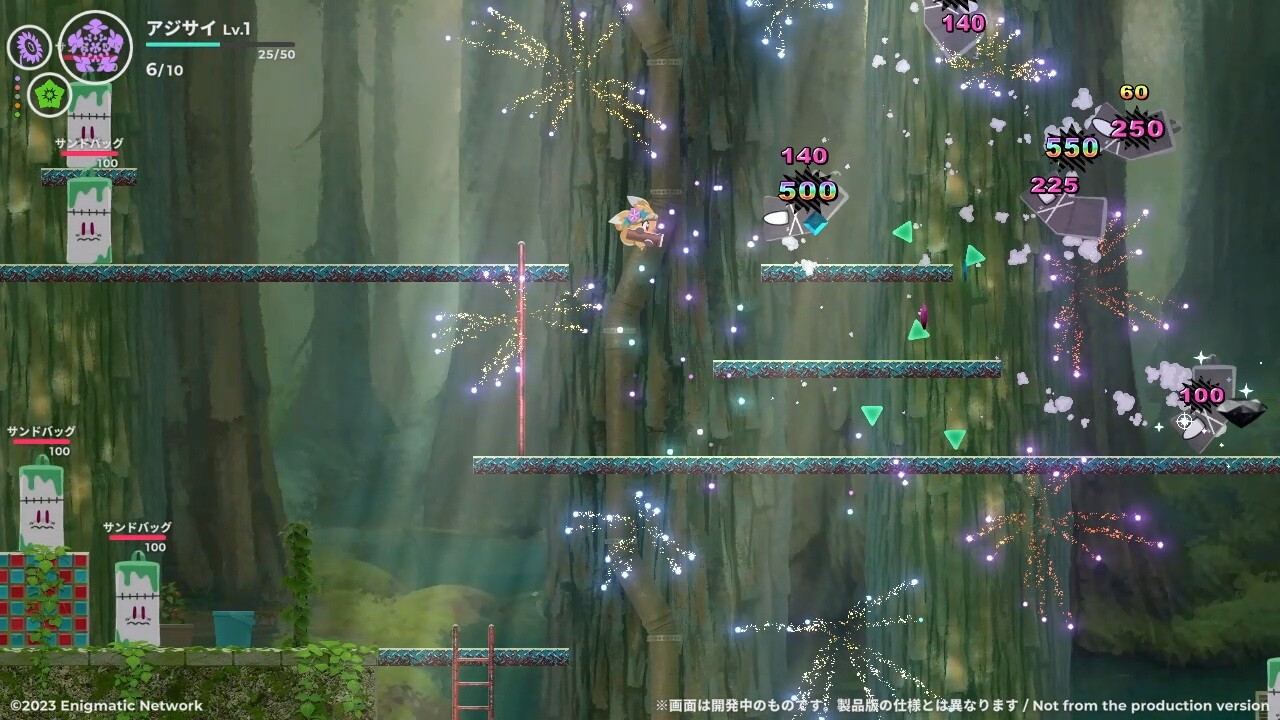
Task: Click the green dot in the status column
Action: (17, 114)
